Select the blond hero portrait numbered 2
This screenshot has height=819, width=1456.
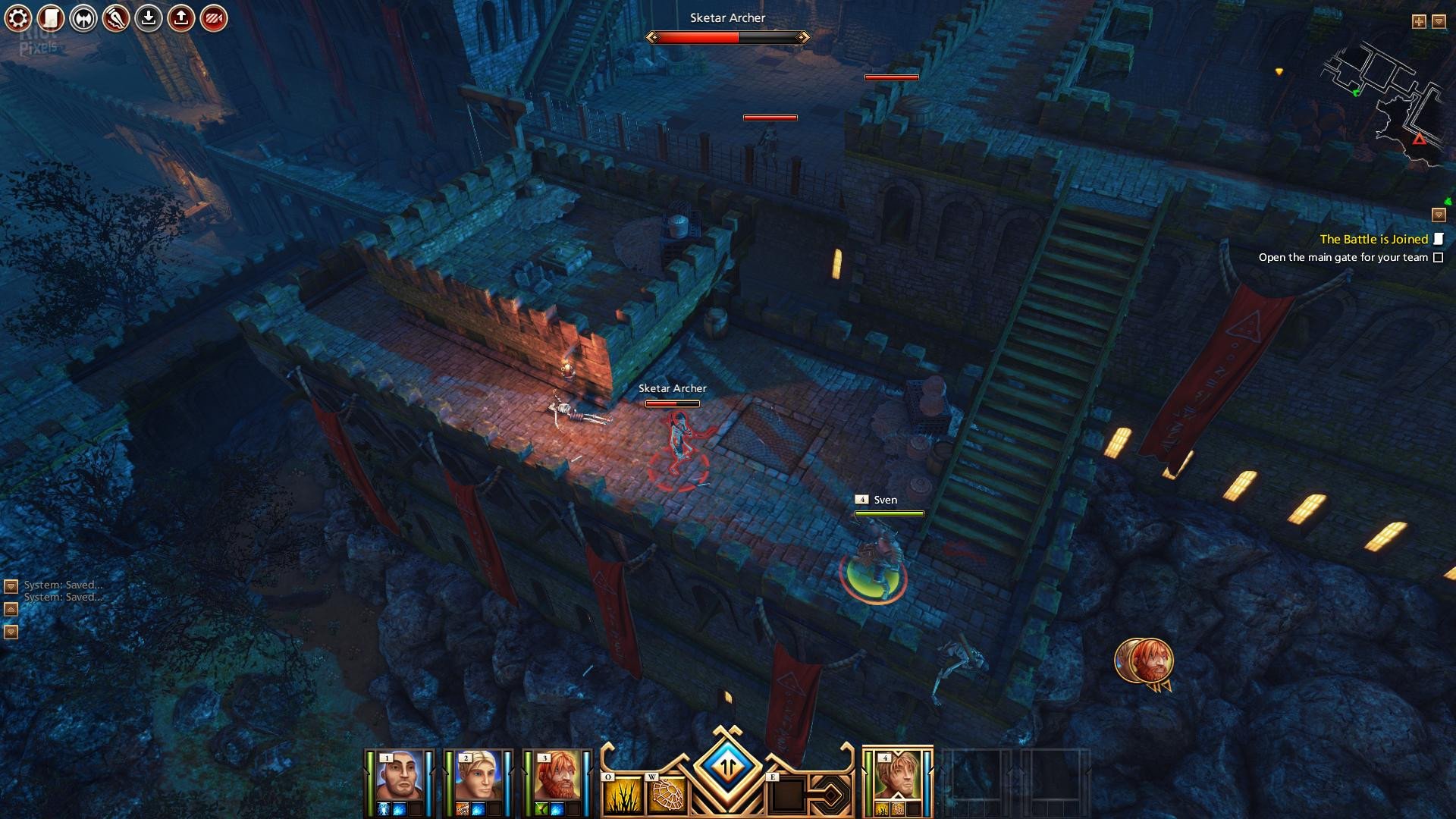(478, 777)
